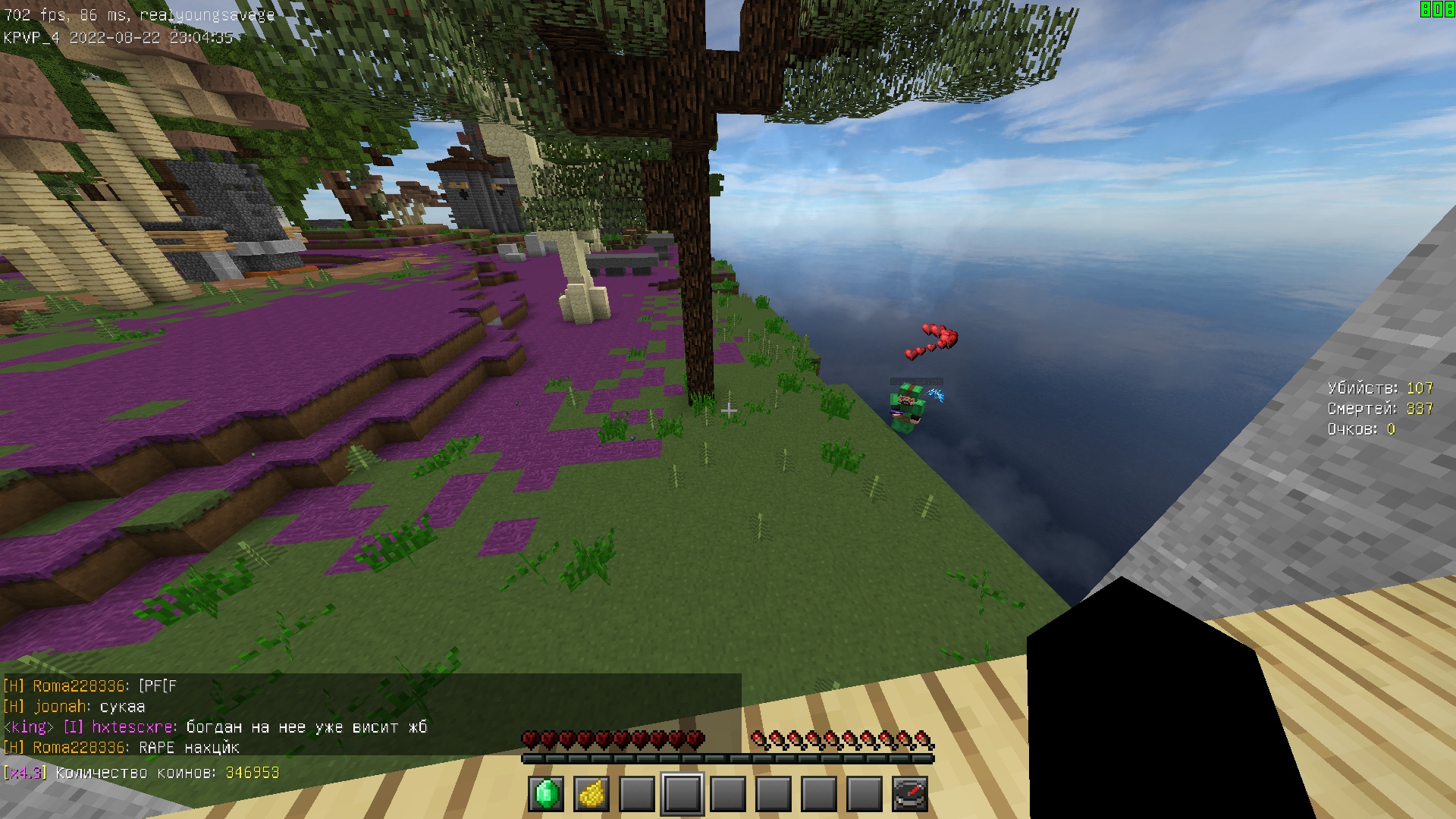Select the emerald hotbar slot
Viewport: 1456px width, 819px height.
[546, 794]
